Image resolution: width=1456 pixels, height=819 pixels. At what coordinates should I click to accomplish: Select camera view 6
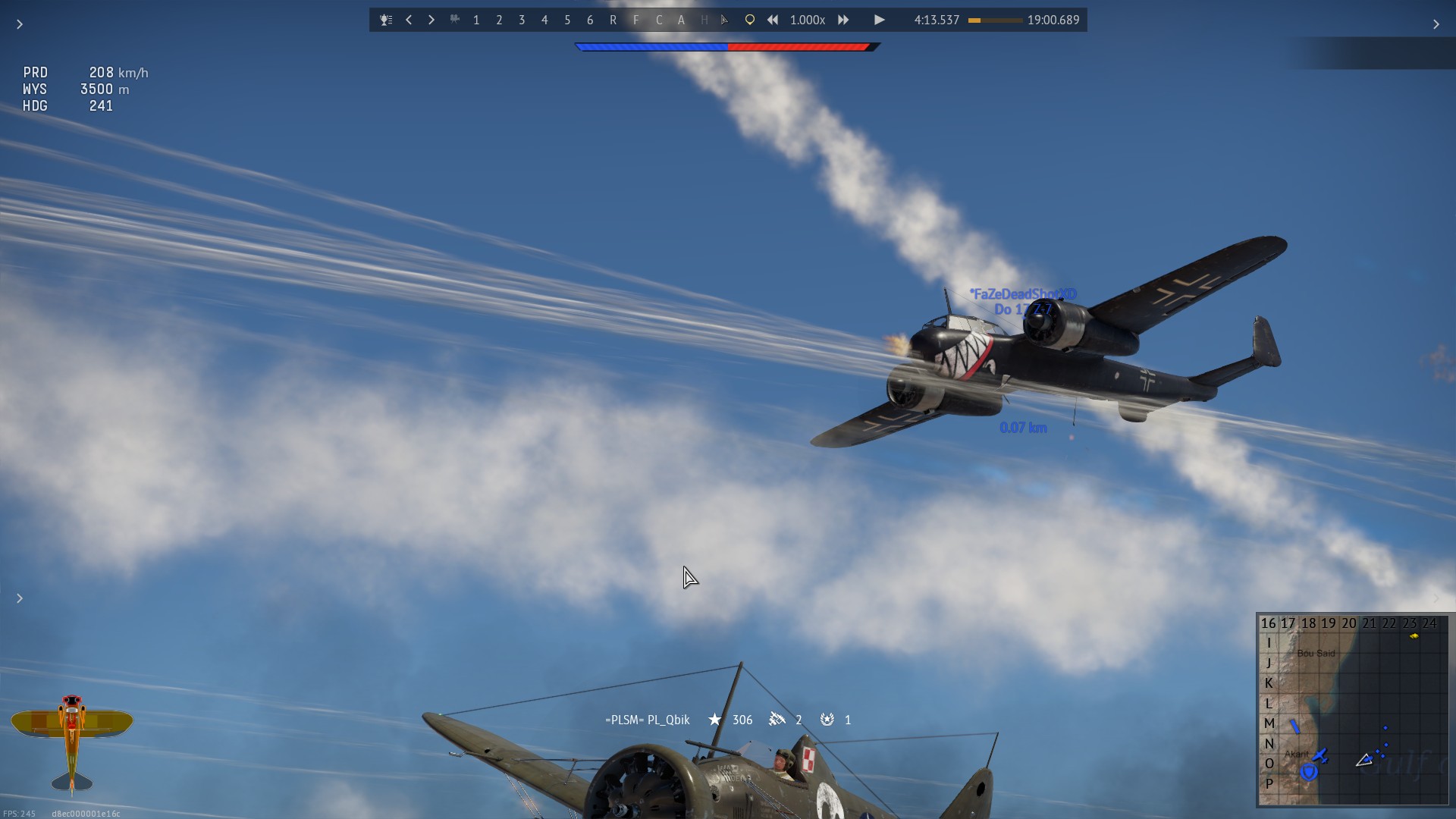tap(590, 20)
